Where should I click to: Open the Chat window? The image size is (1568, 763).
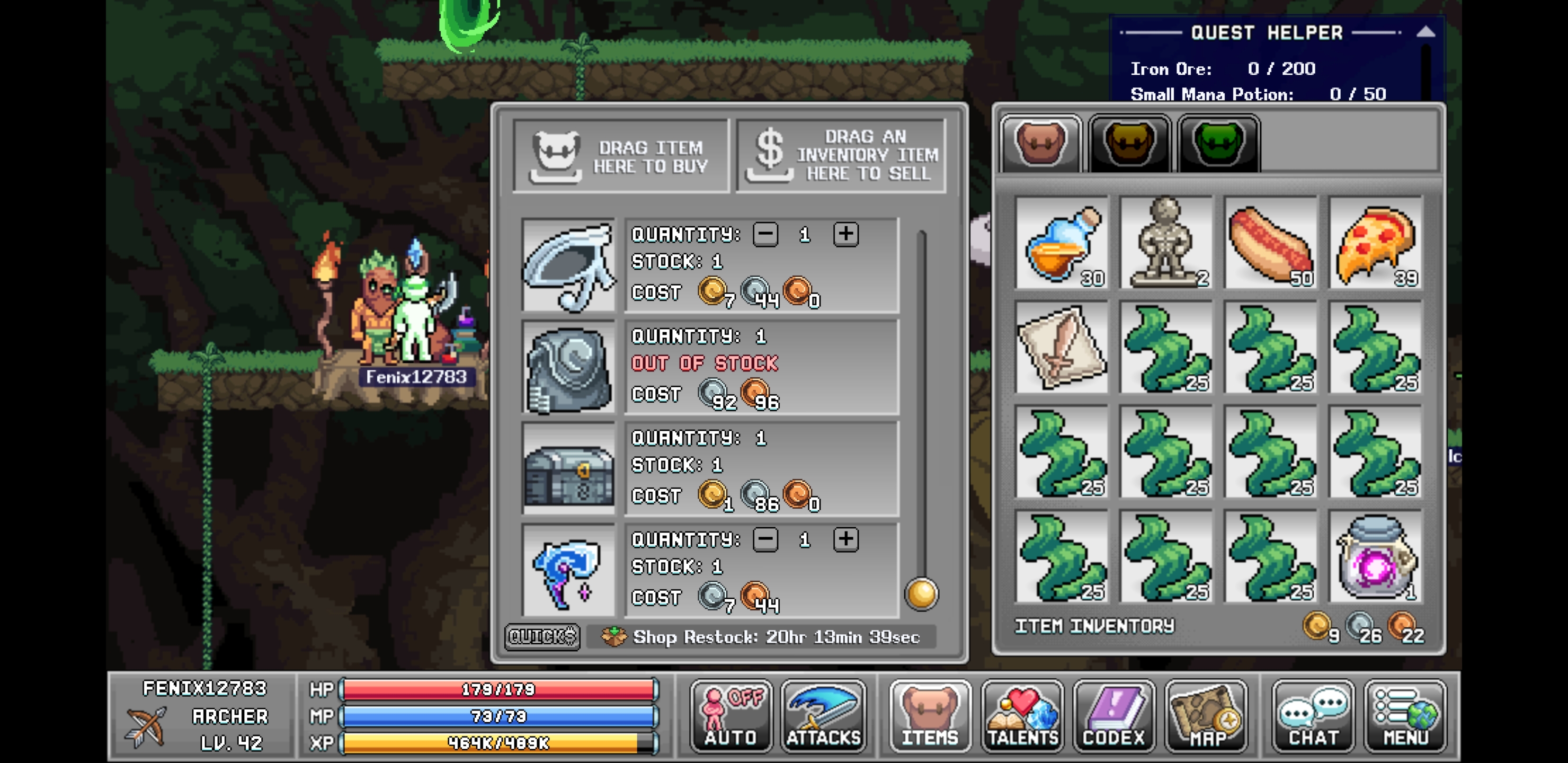point(1312,716)
